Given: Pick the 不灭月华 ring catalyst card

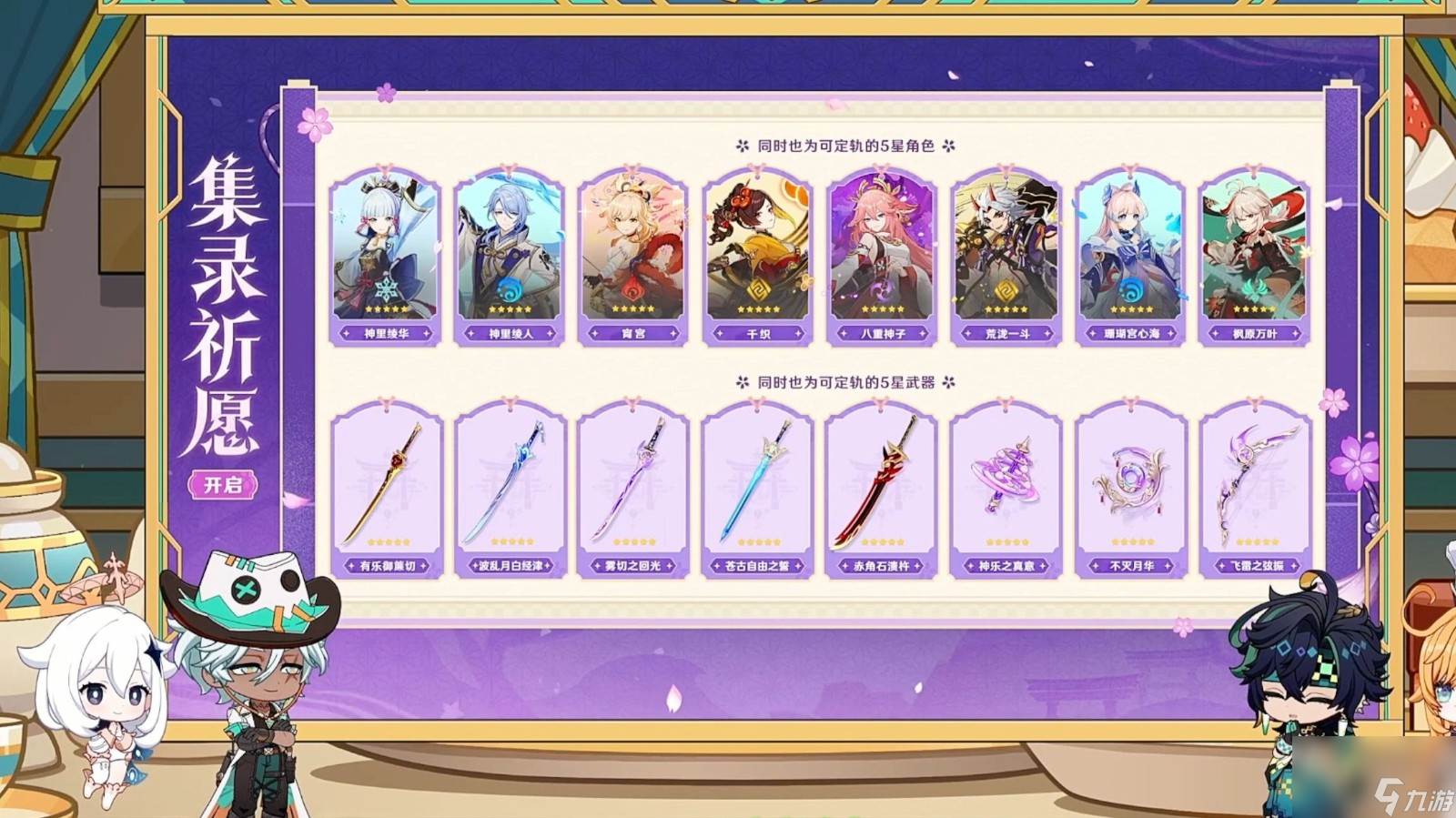Looking at the screenshot, I should click(1131, 490).
